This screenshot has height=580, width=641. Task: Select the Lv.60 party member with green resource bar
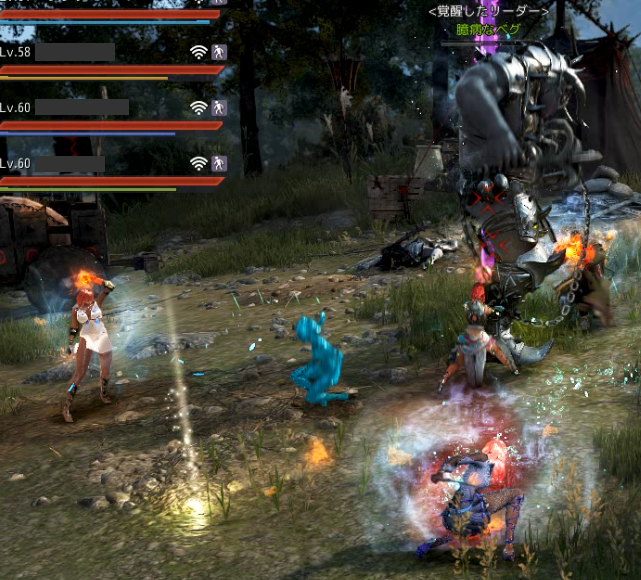(70, 163)
